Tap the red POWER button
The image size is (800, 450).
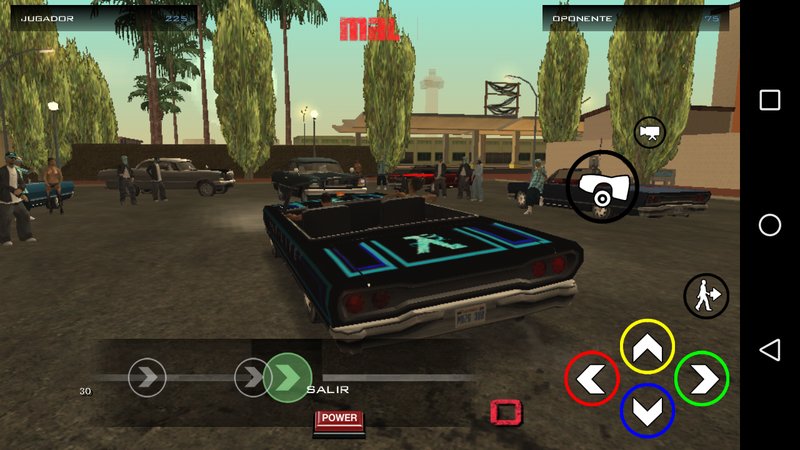tap(340, 419)
